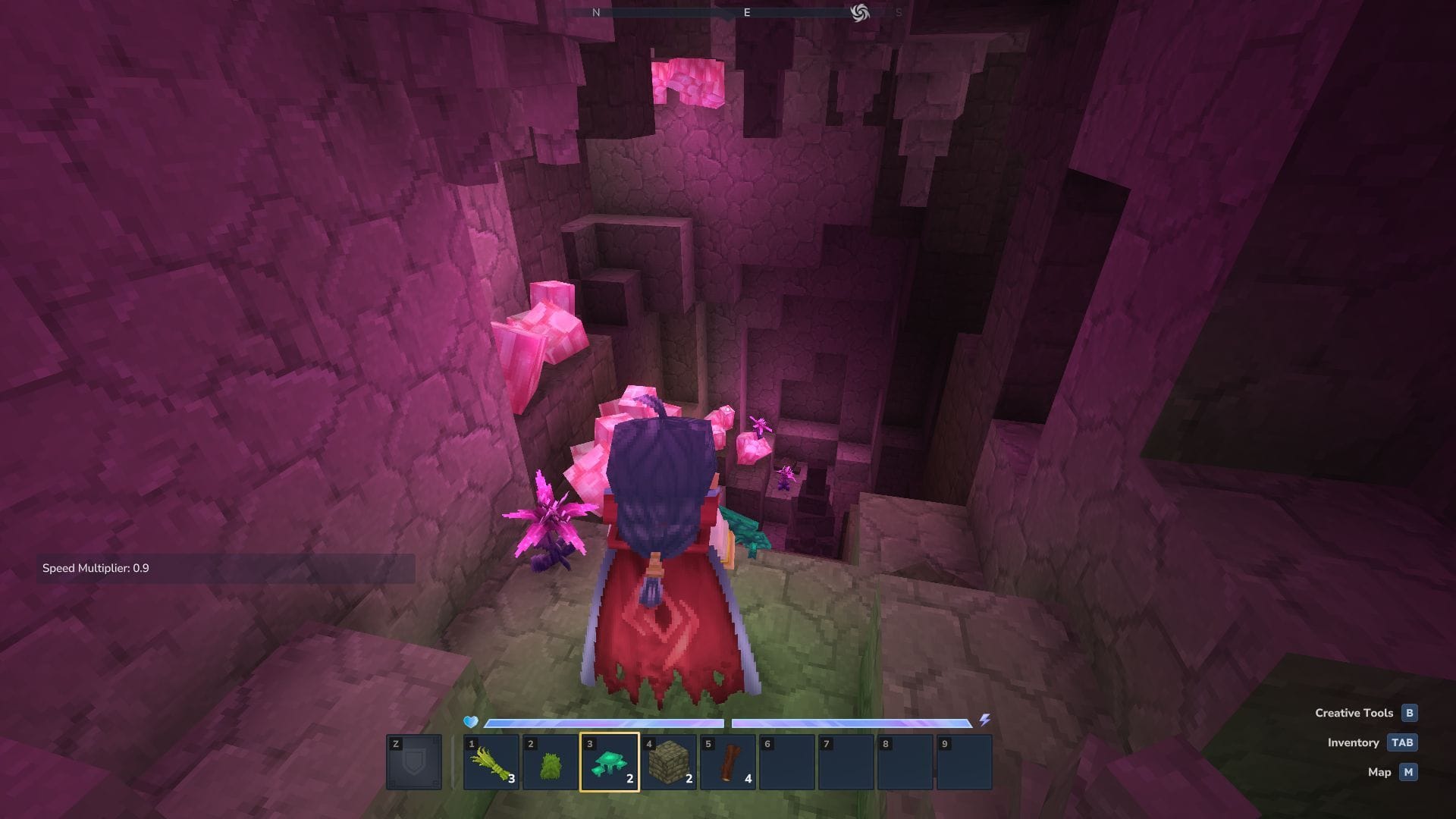This screenshot has width=1456, height=819.
Task: Click the heart icon beside the health bar
Action: click(x=470, y=723)
